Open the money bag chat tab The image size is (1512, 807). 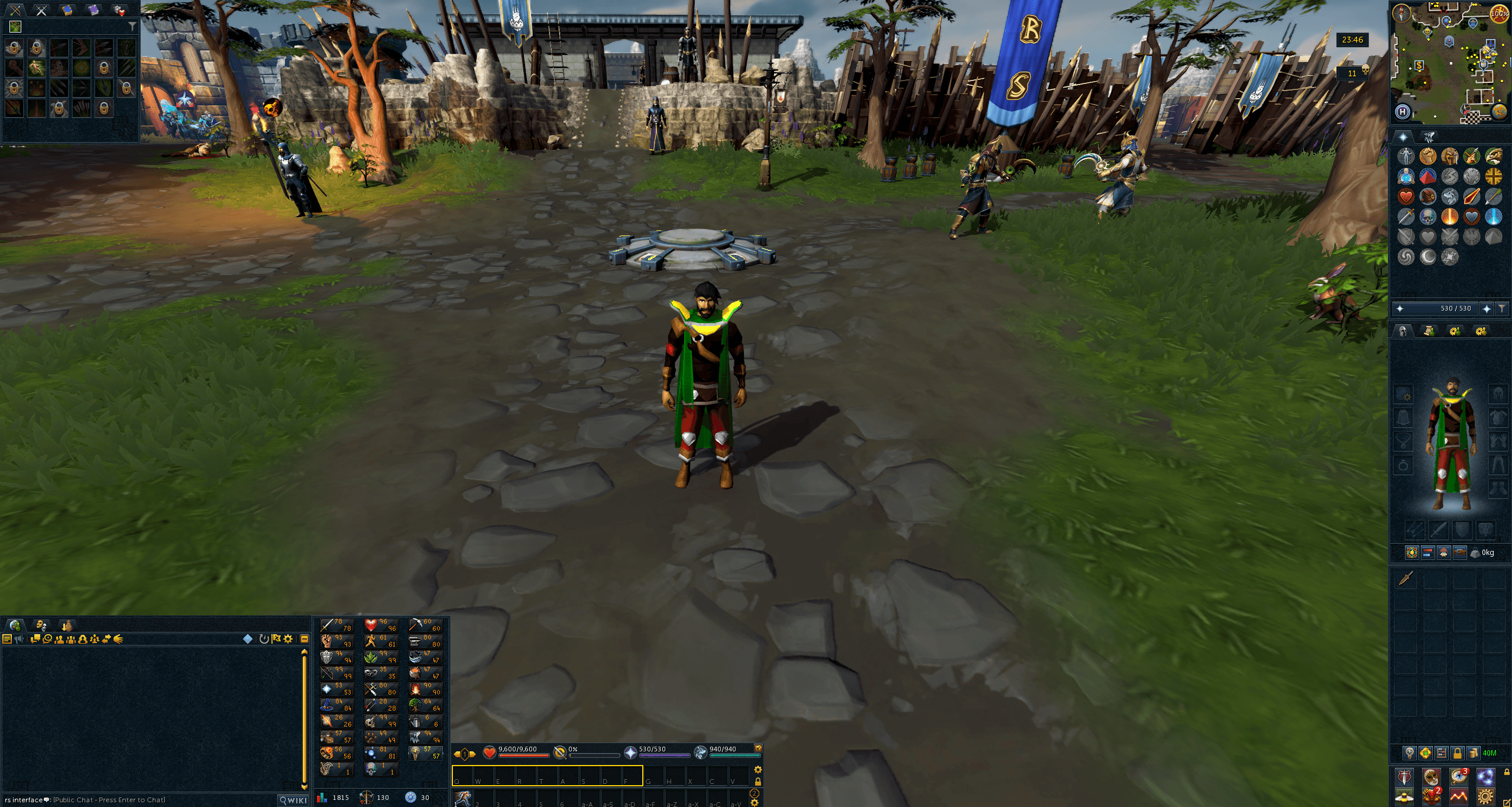(x=67, y=626)
